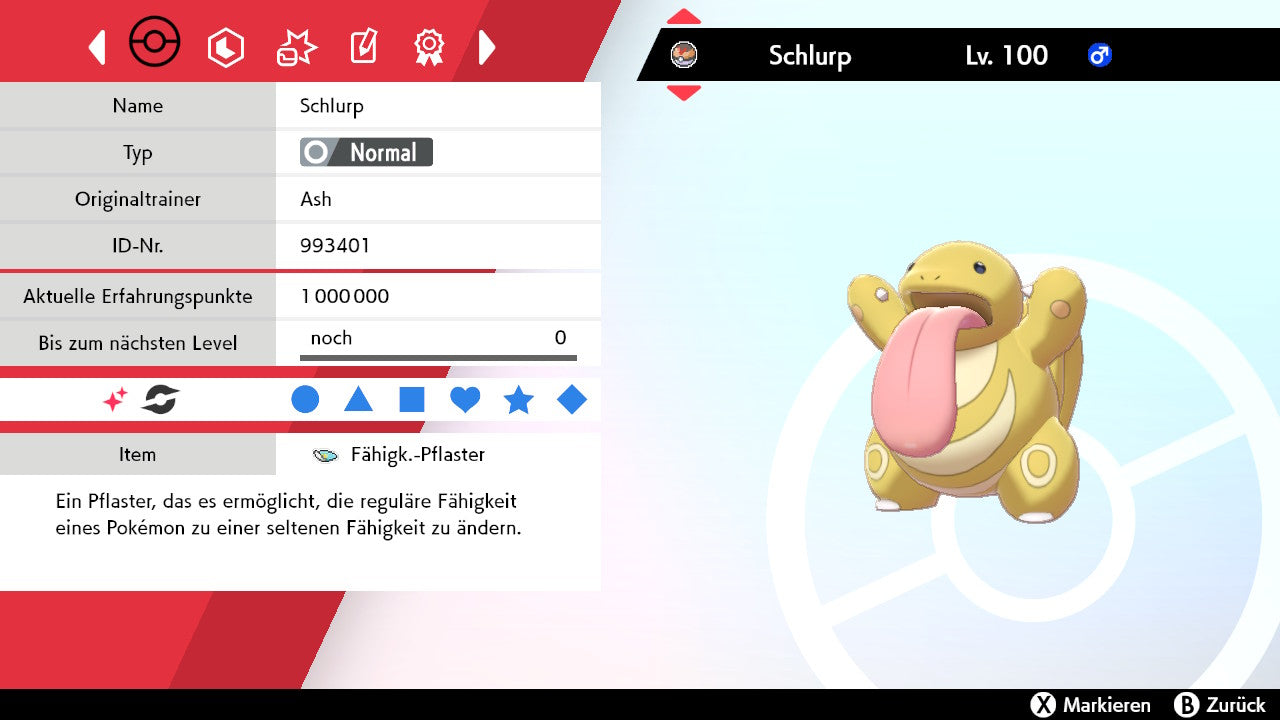Screen dimensions: 1280x720
Task: Go to previous tab with left arrow
Action: pos(97,47)
